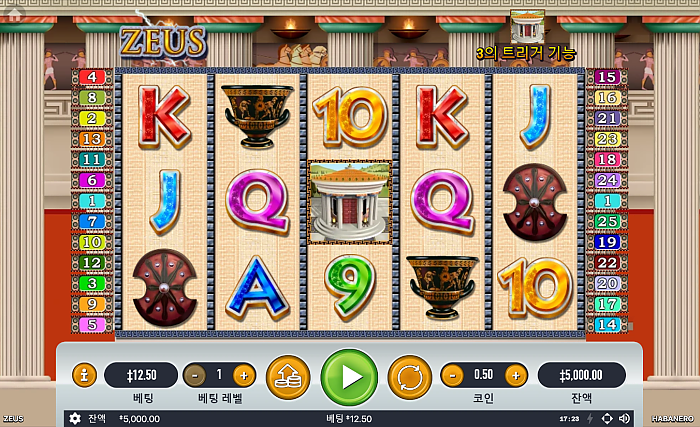Toggle the lightning bolt quick spin
700x427 pixels.
click(x=590, y=418)
